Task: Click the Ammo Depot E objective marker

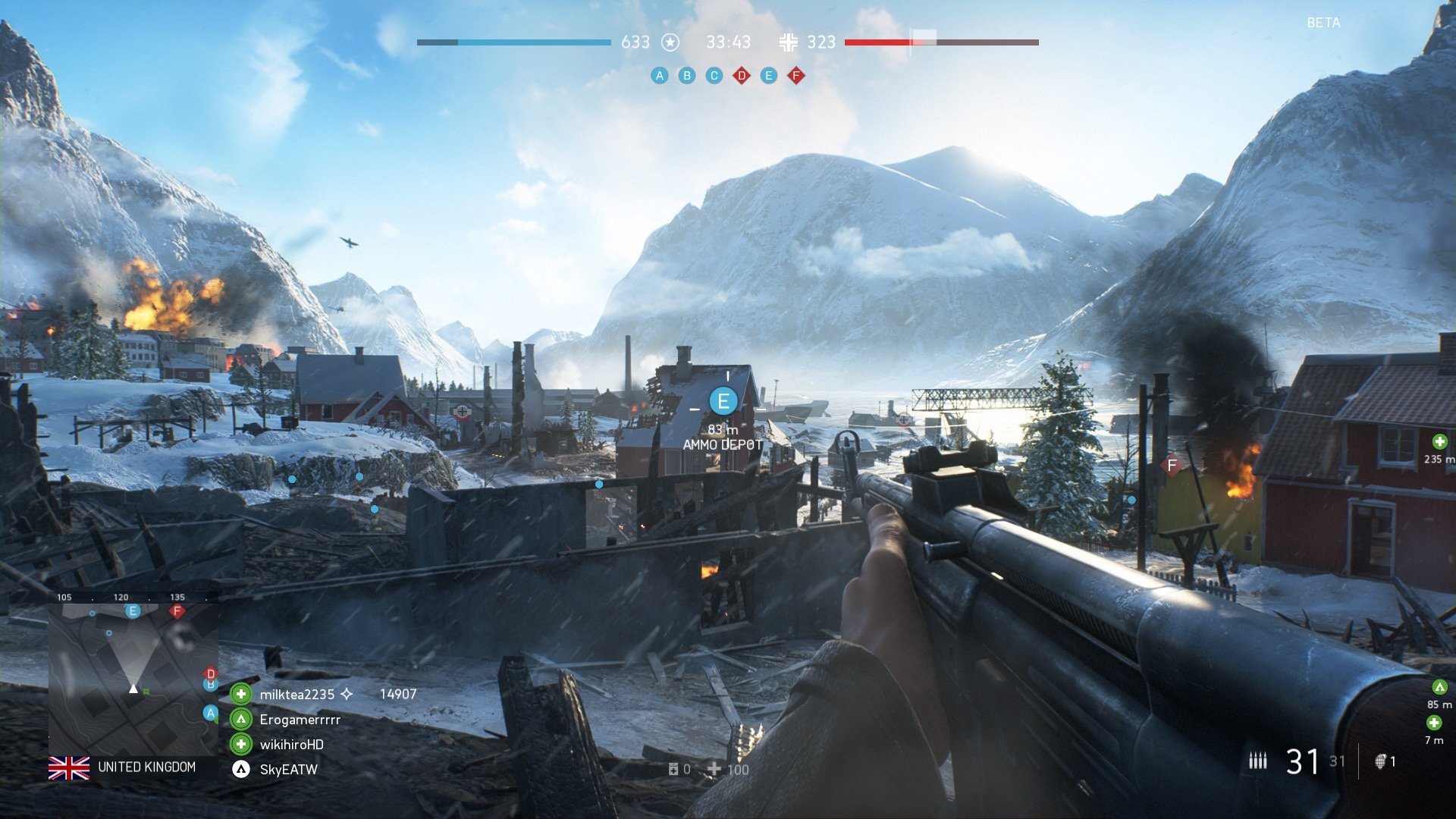Action: pos(723,401)
